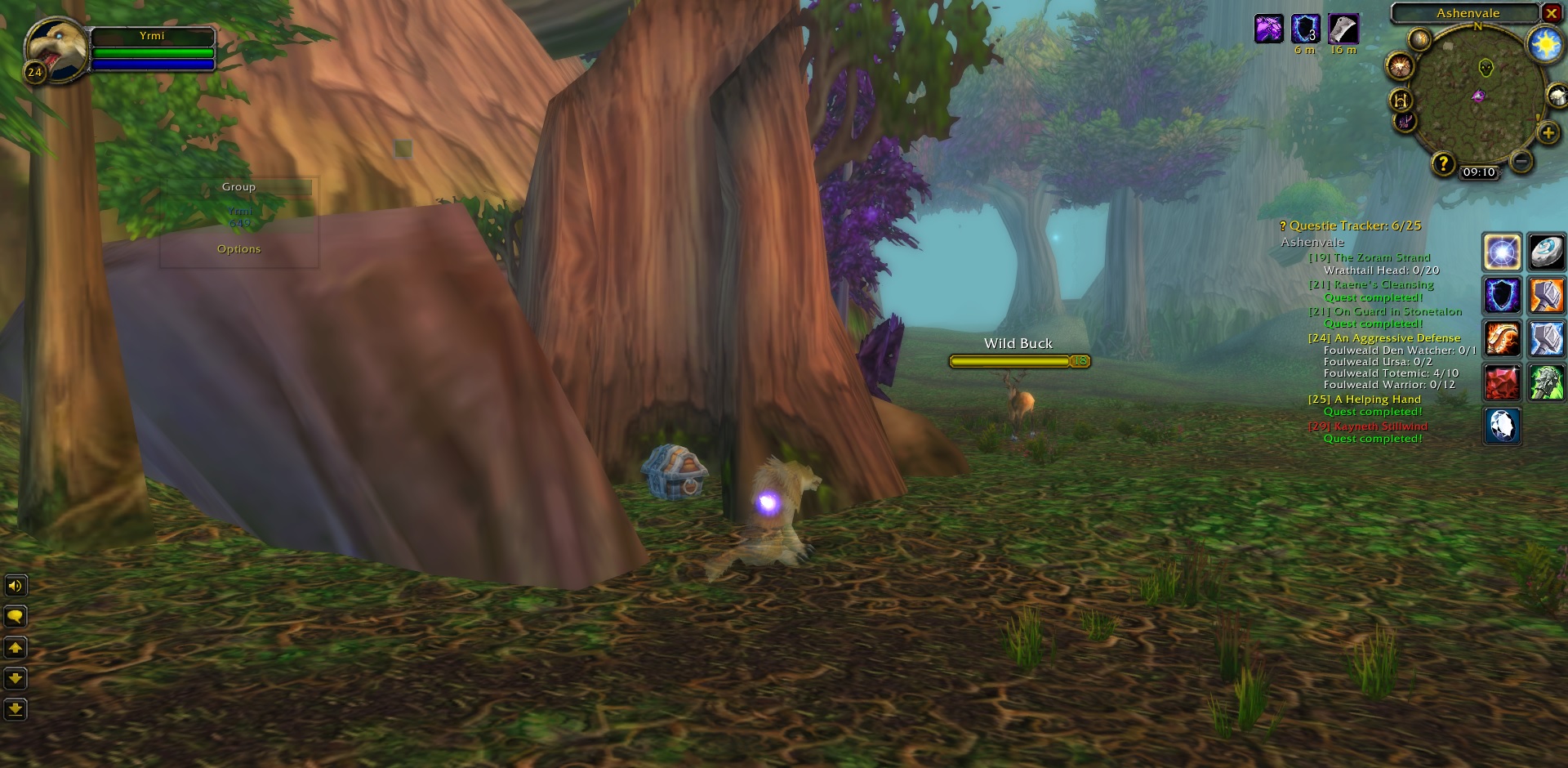This screenshot has width=1568, height=768.
Task: Page action bar down with the arrow
Action: tap(16, 679)
